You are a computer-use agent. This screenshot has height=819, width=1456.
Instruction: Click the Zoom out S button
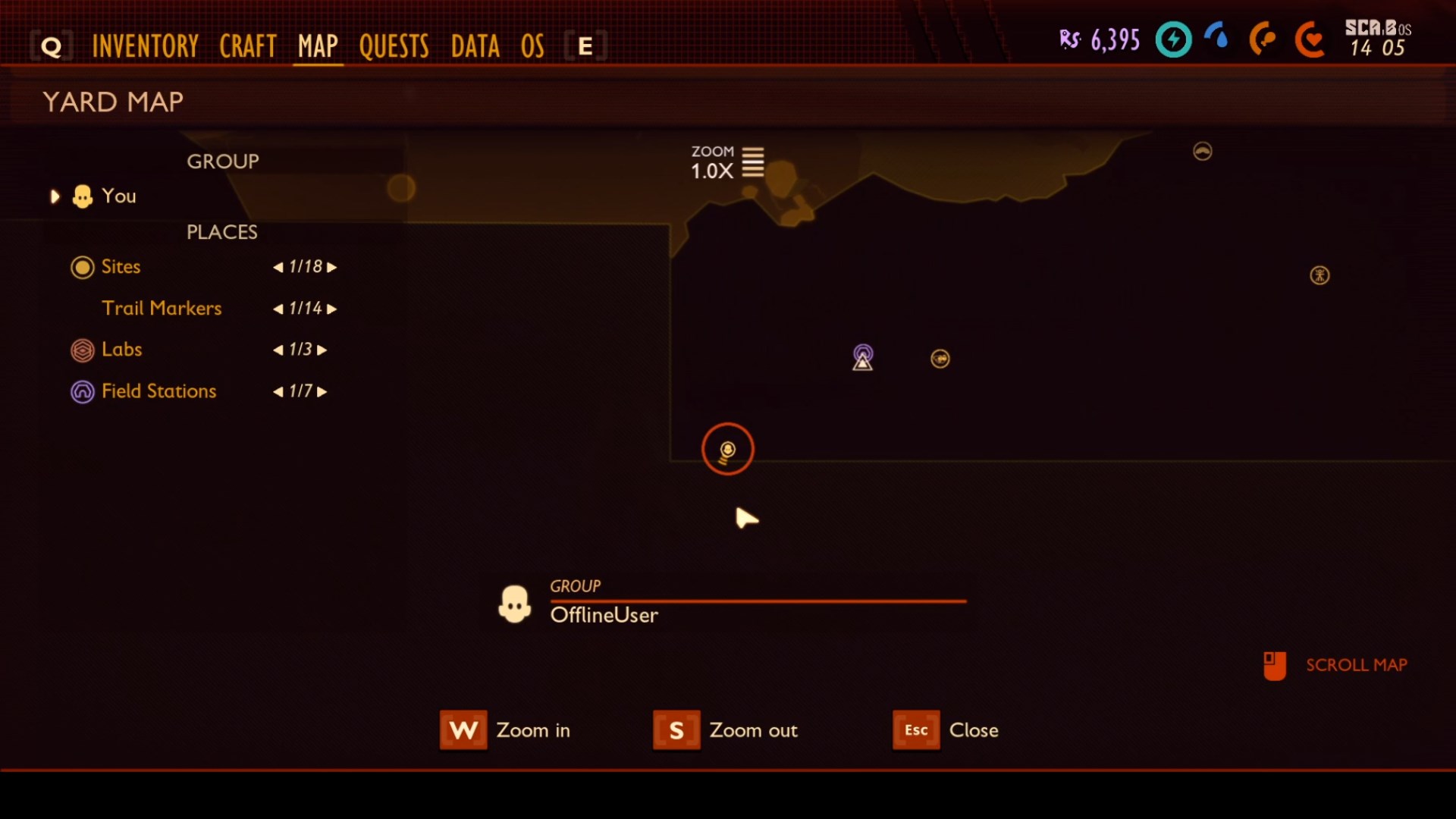(677, 730)
